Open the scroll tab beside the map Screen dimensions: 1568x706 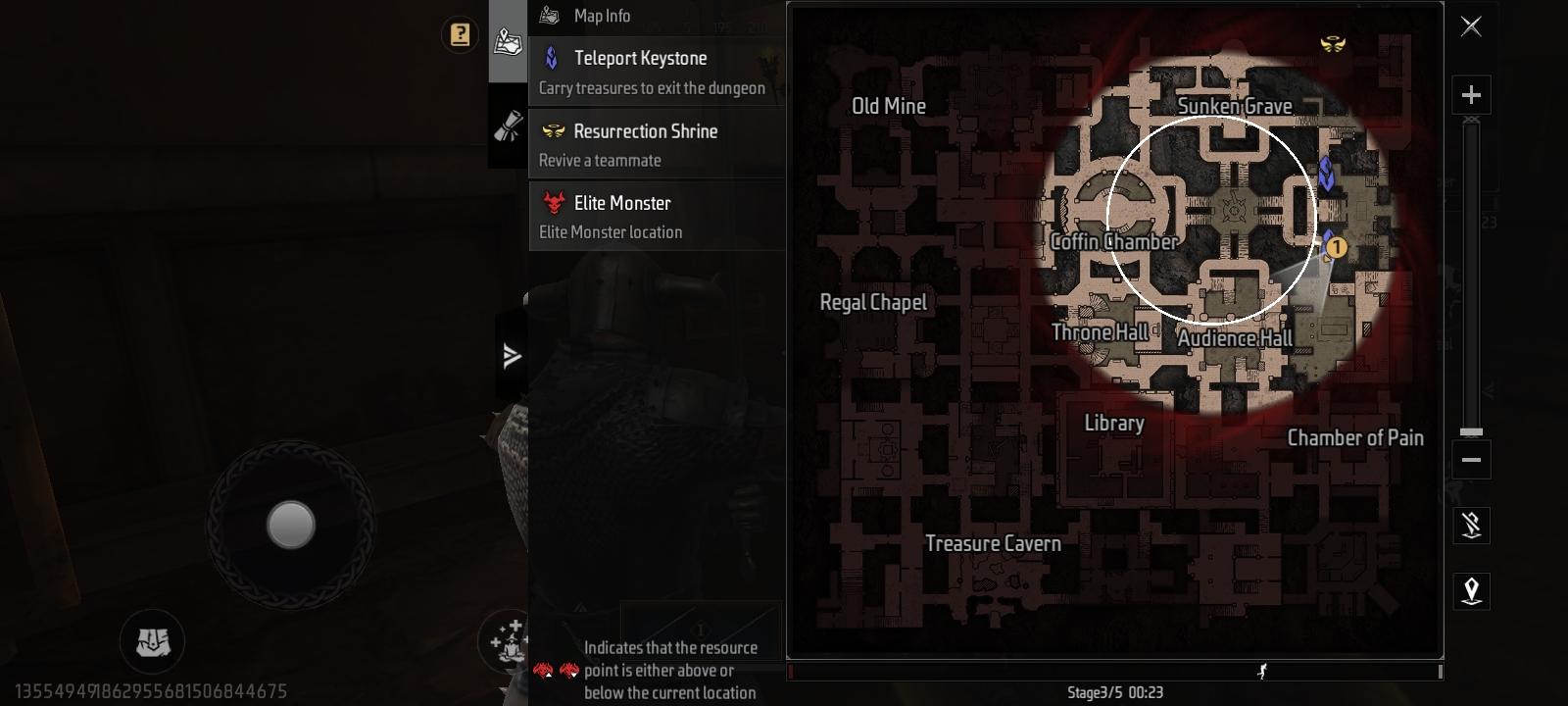508,126
